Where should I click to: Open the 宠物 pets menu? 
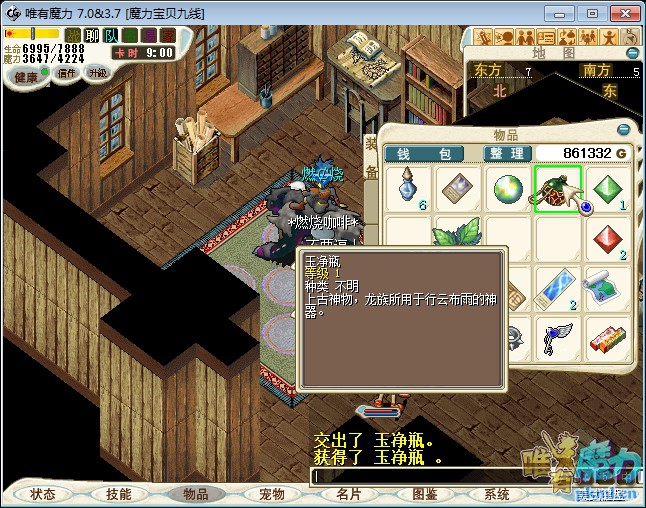tap(271, 494)
